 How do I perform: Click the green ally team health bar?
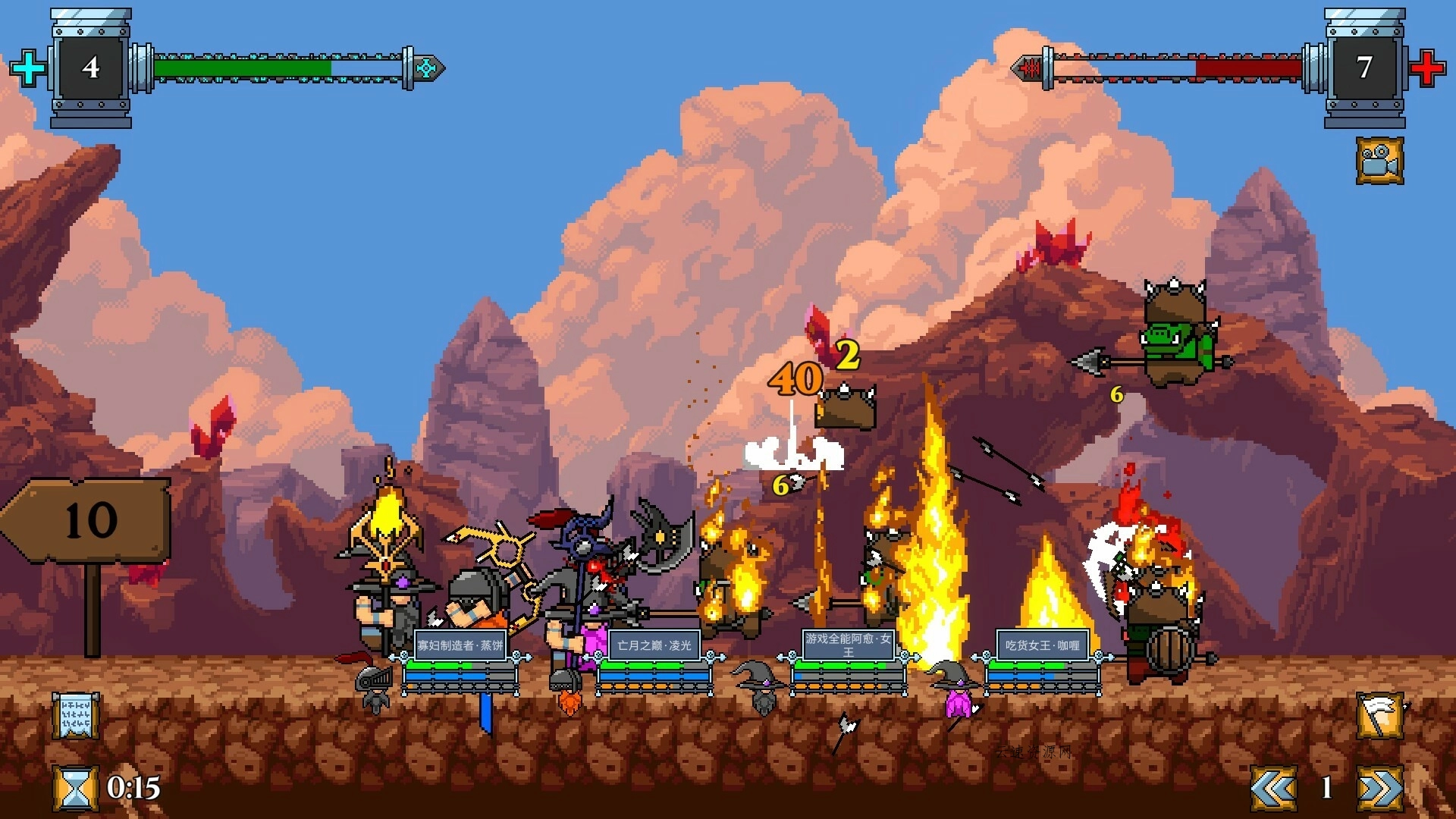point(243,67)
